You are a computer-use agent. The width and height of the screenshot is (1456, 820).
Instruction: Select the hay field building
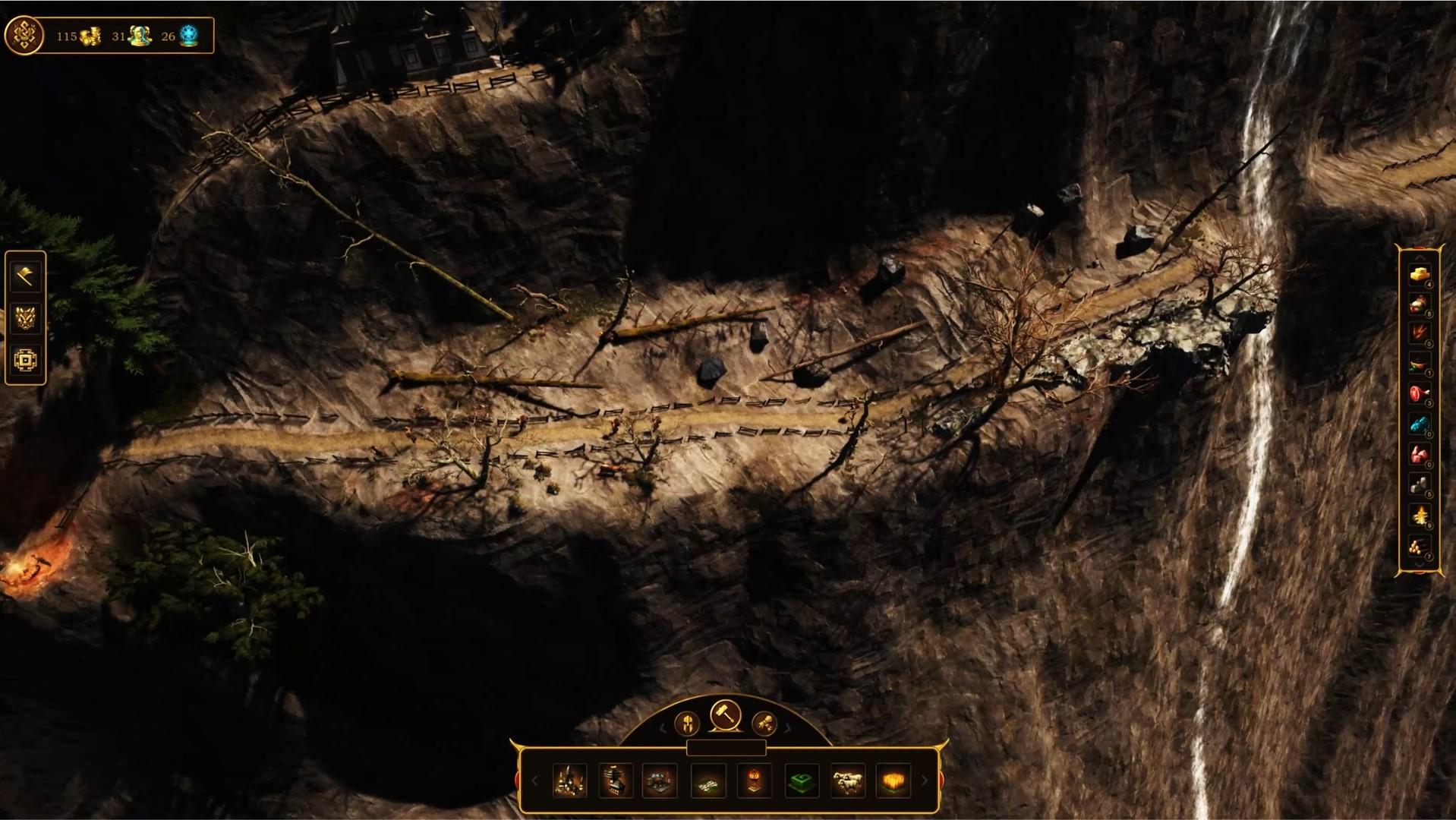[x=895, y=780]
